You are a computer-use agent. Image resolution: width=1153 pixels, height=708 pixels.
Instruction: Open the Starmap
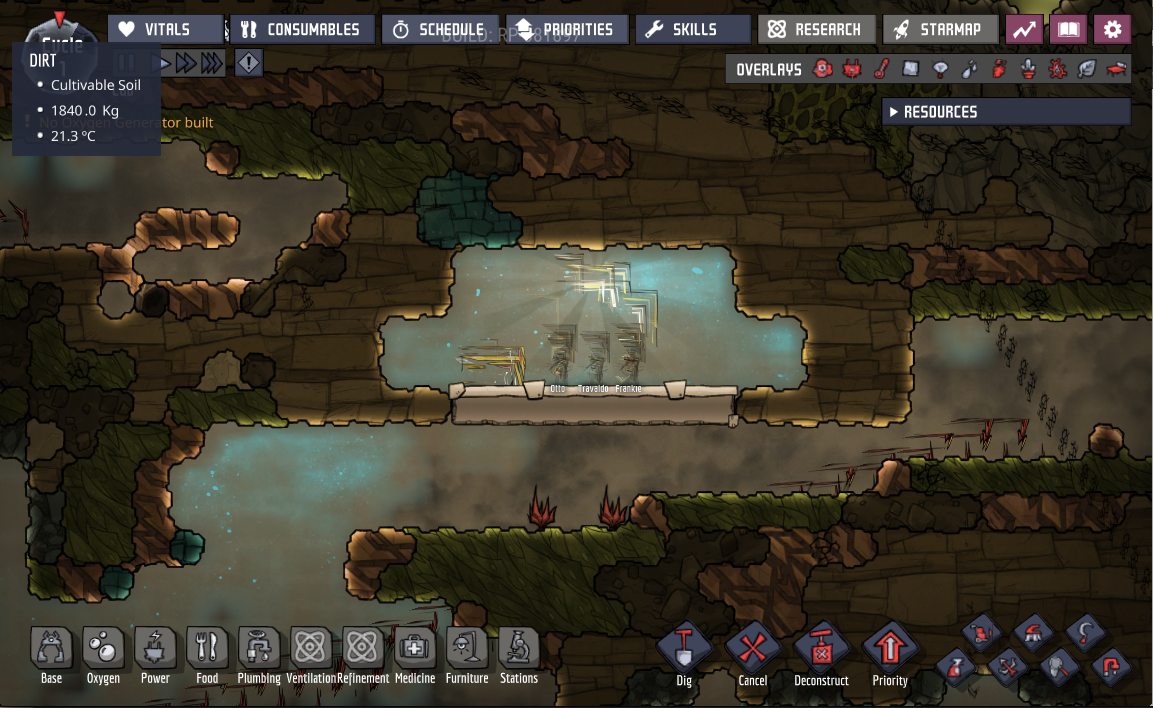(x=940, y=30)
